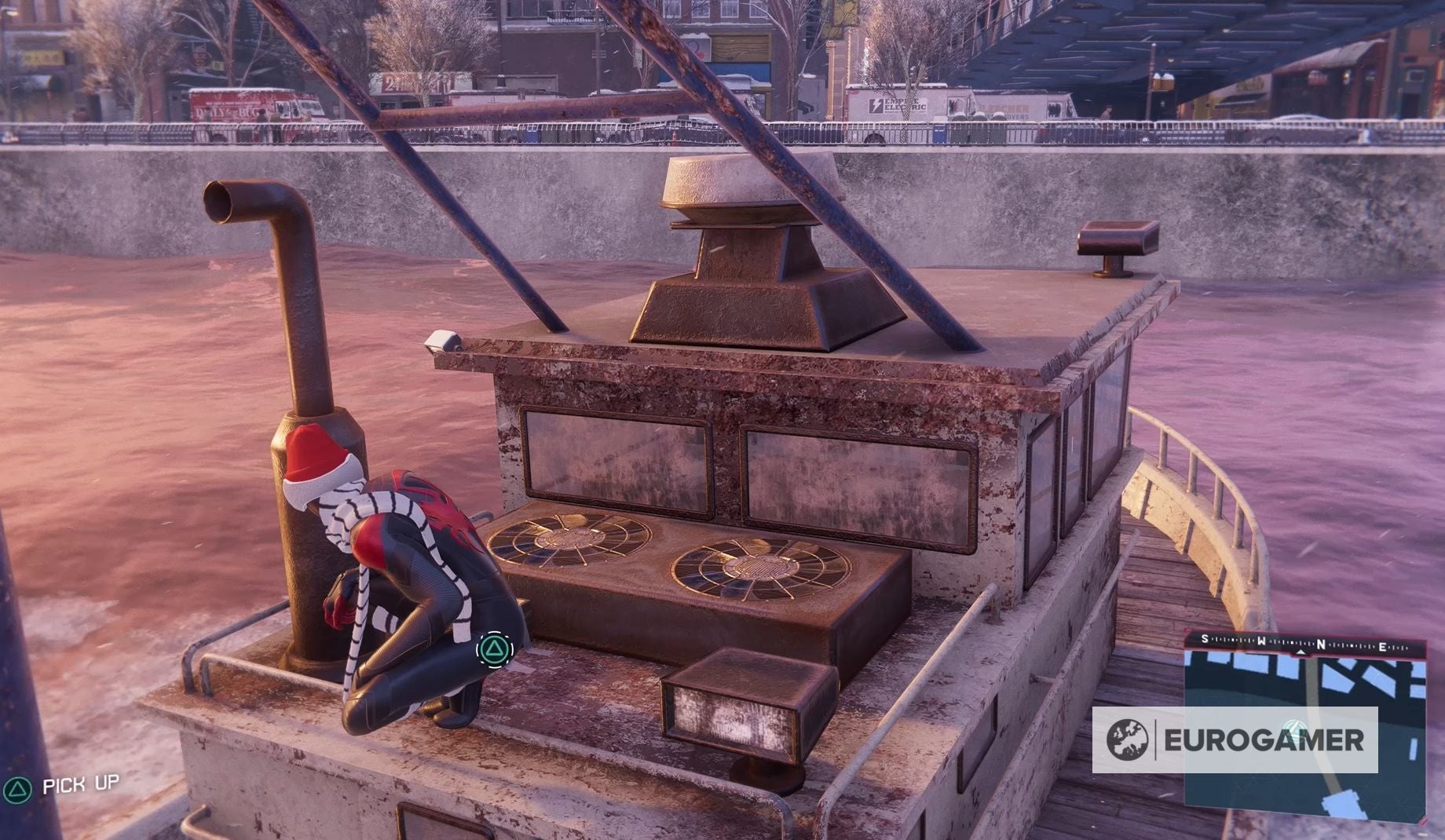Click the white triangle pointer under the compass
This screenshot has height=840, width=1445.
(1300, 652)
